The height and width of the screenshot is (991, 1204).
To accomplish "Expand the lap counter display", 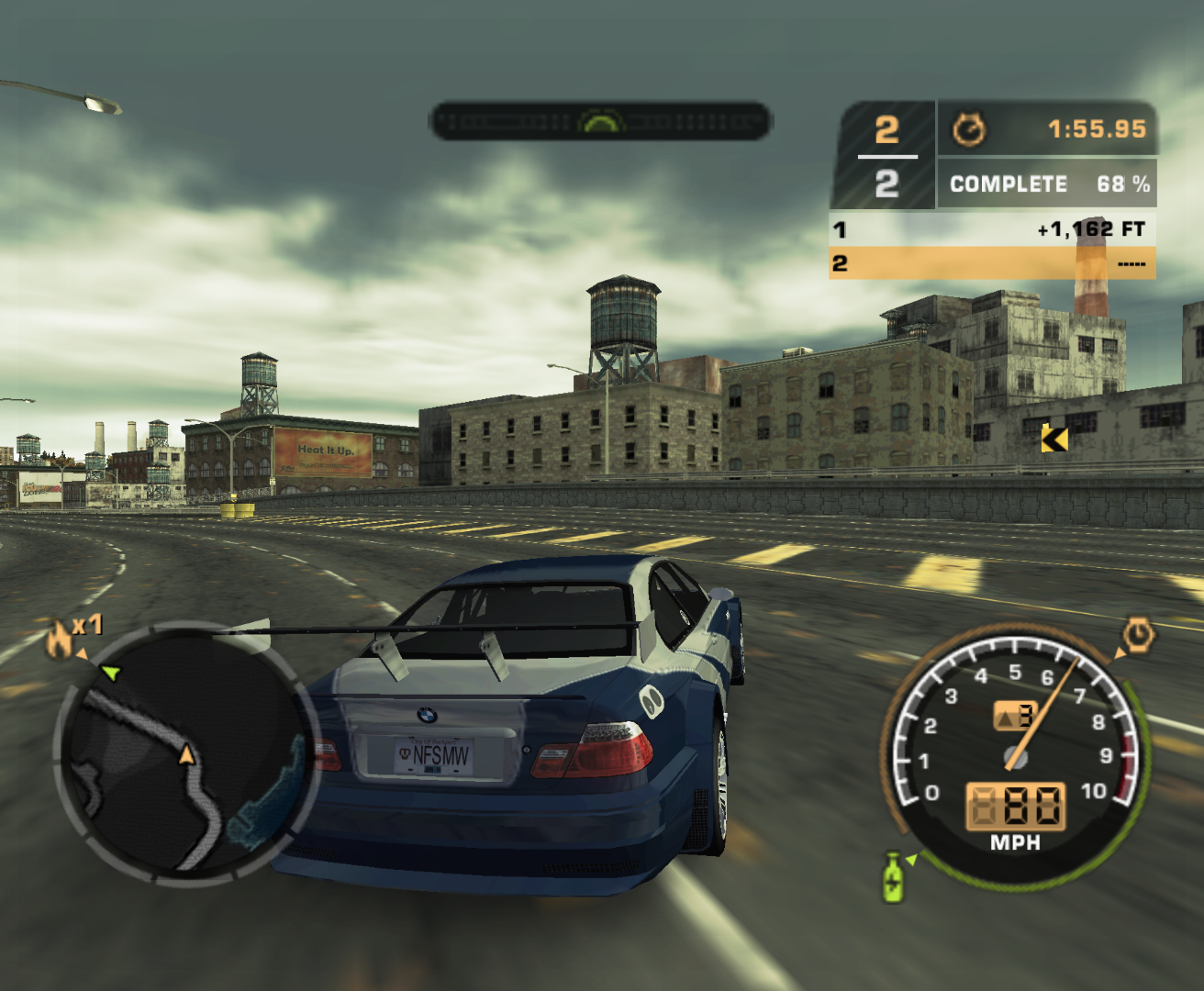I will point(884,152).
